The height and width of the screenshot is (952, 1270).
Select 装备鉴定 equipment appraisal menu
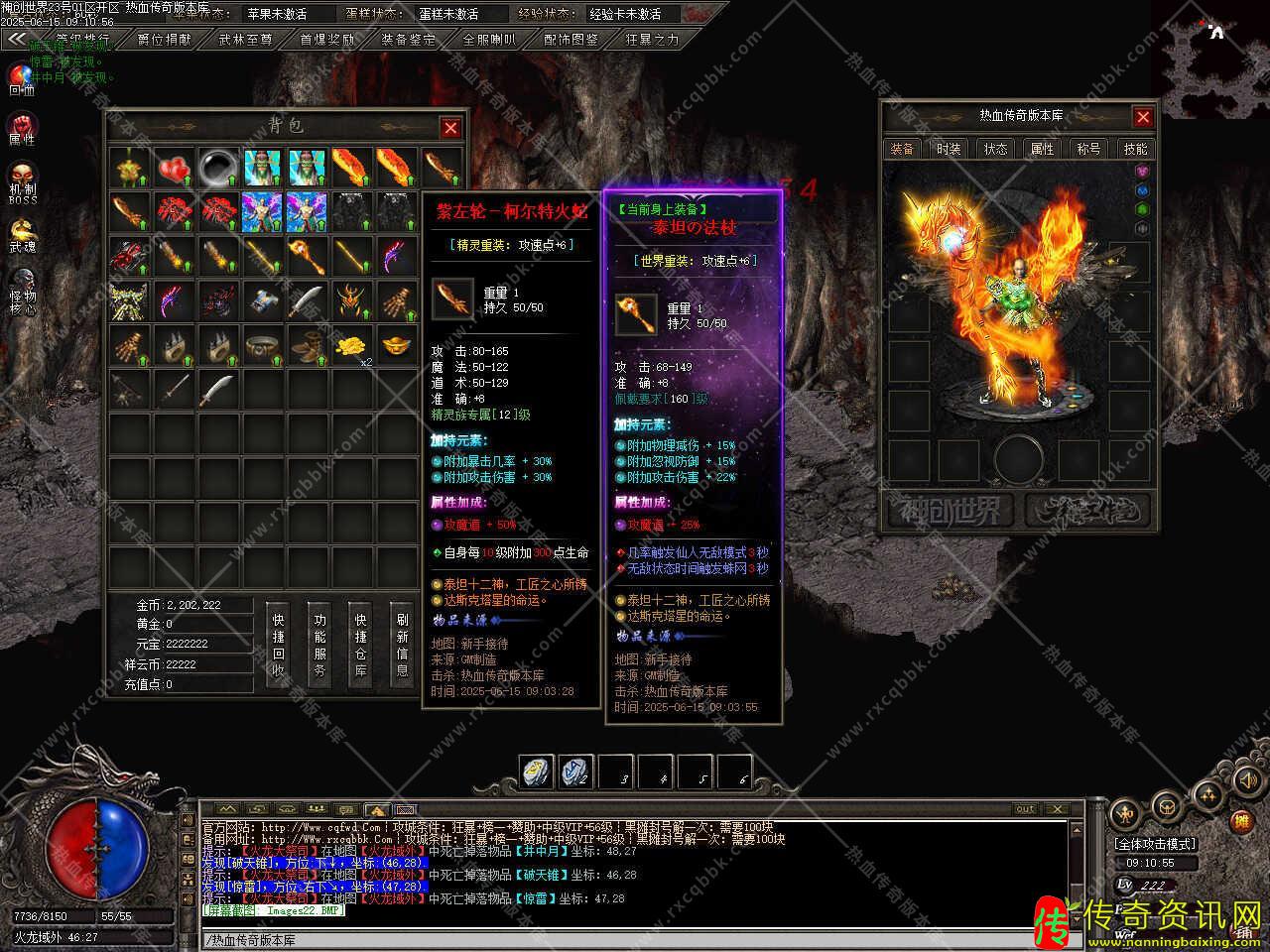[408, 40]
